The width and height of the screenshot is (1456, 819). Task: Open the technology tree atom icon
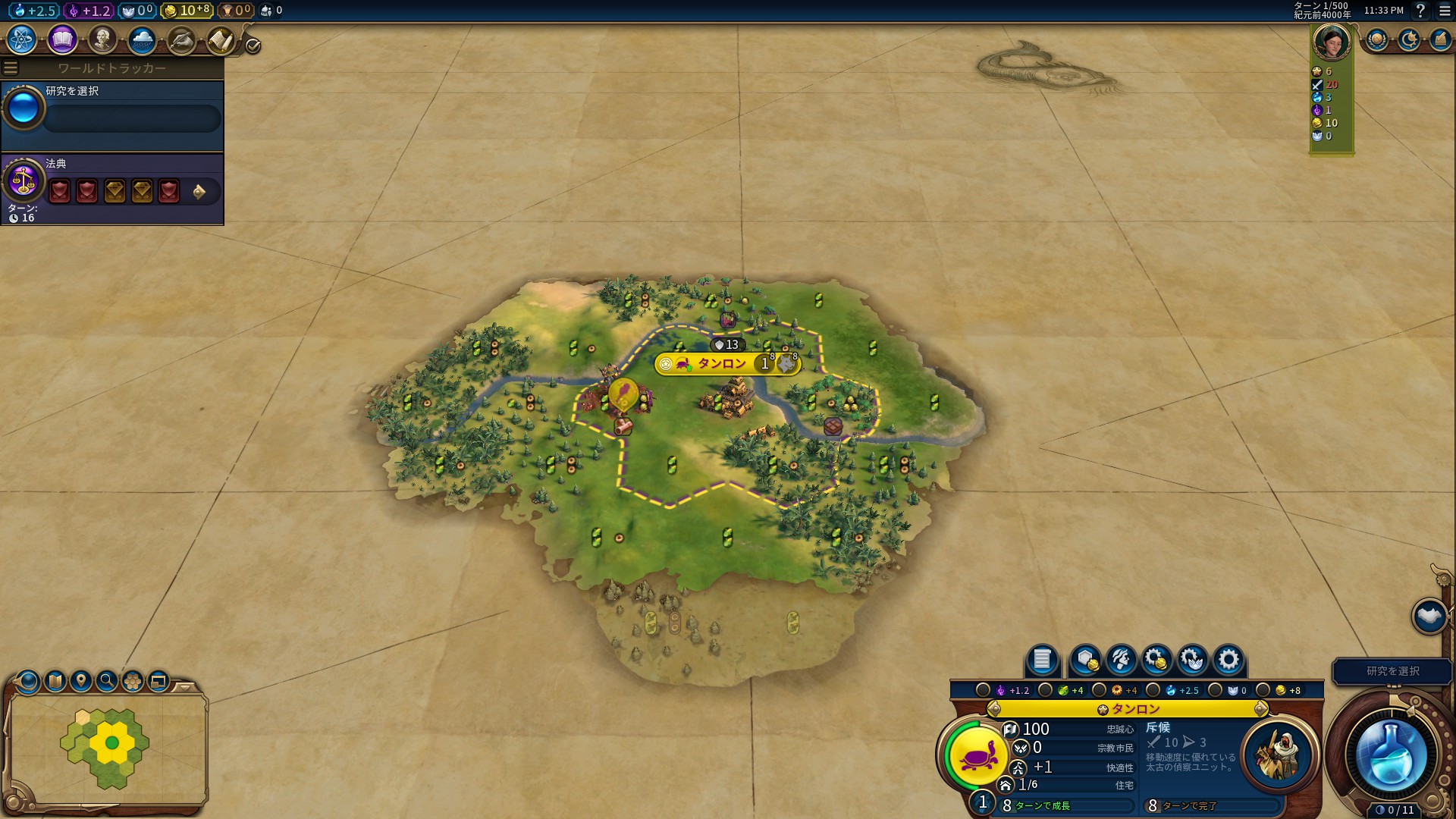[x=22, y=39]
